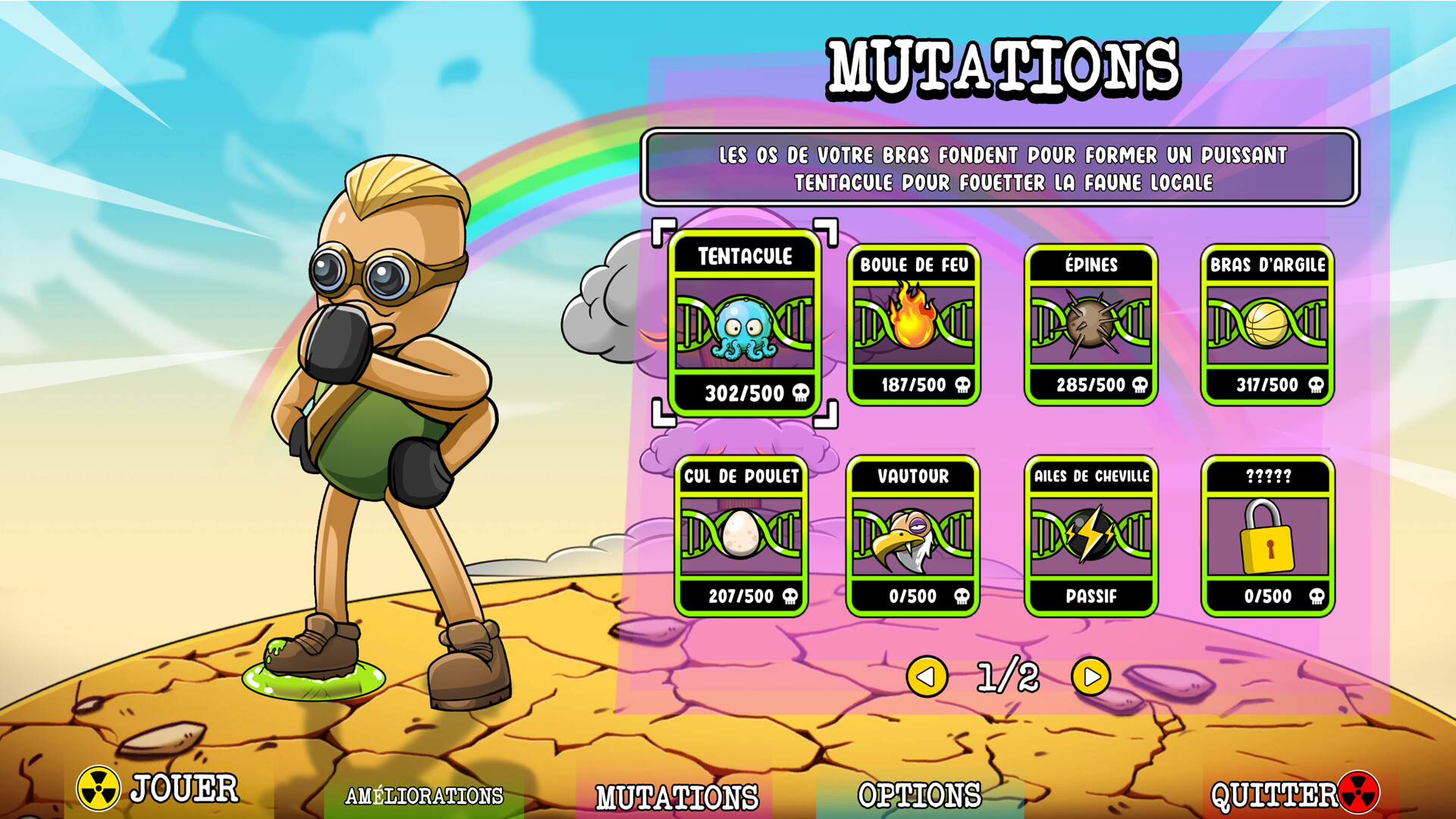Select the Bras d'Argile mutation

[1267, 325]
